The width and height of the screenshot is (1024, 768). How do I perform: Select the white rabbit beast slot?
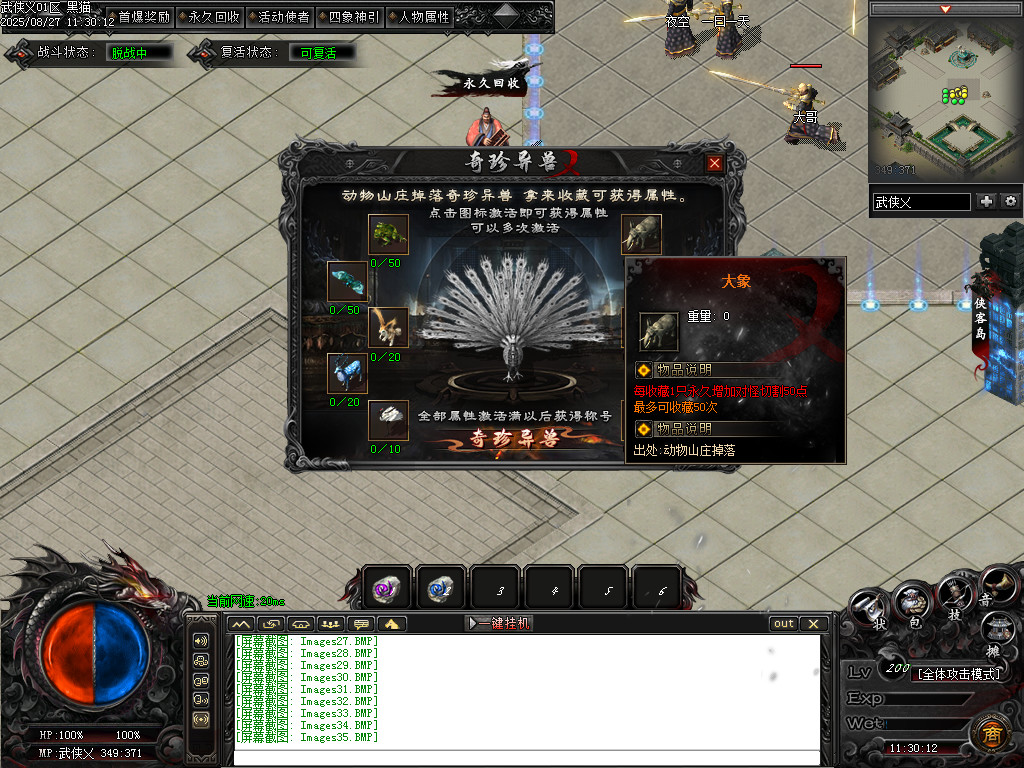click(x=387, y=419)
